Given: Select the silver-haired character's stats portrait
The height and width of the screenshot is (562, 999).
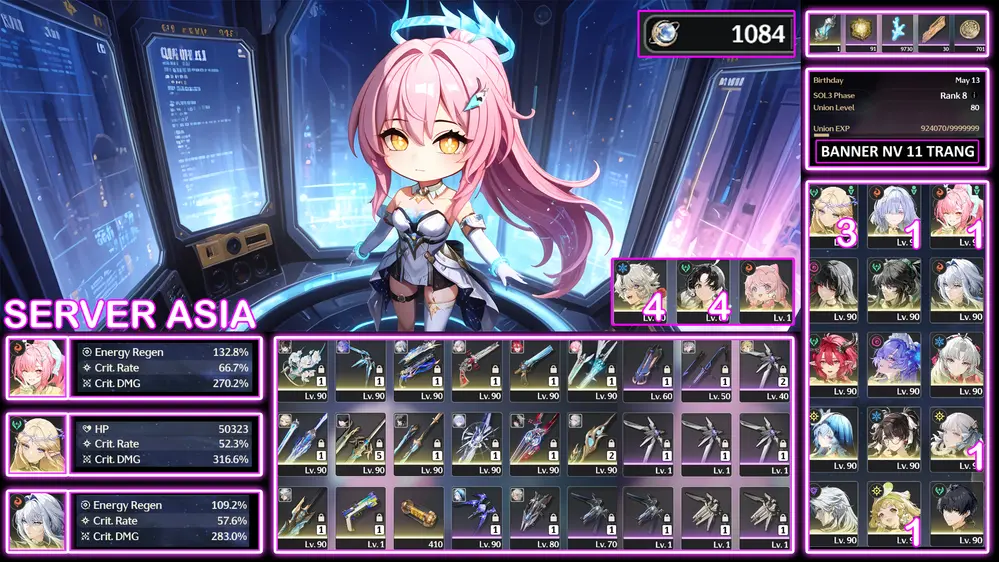Looking at the screenshot, I should [x=36, y=520].
